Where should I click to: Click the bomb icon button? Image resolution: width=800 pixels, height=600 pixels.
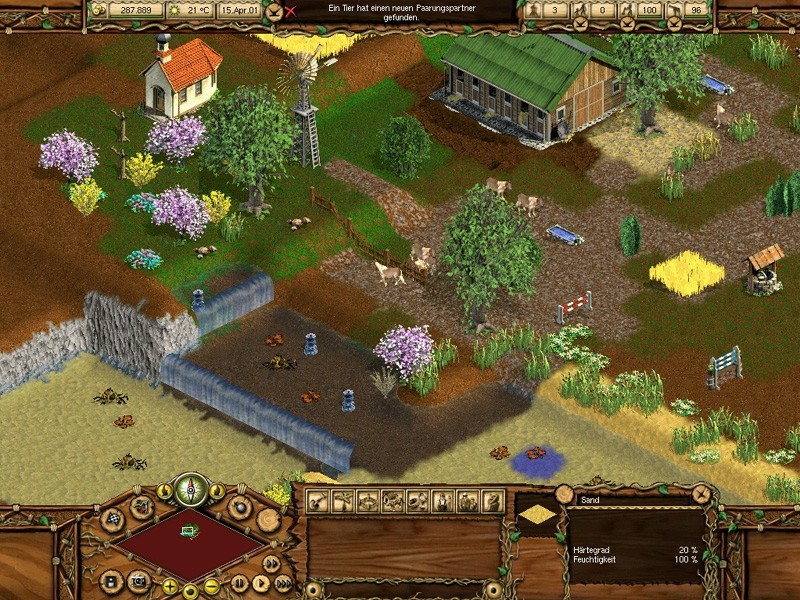click(x=240, y=506)
